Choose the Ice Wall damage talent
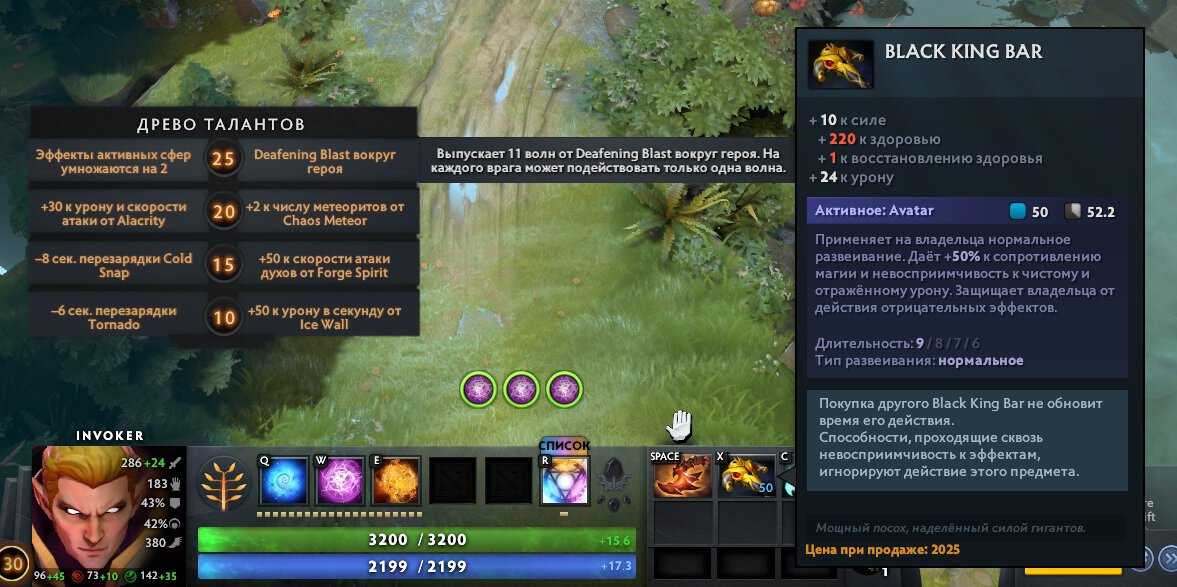1177x587 pixels. 325,317
